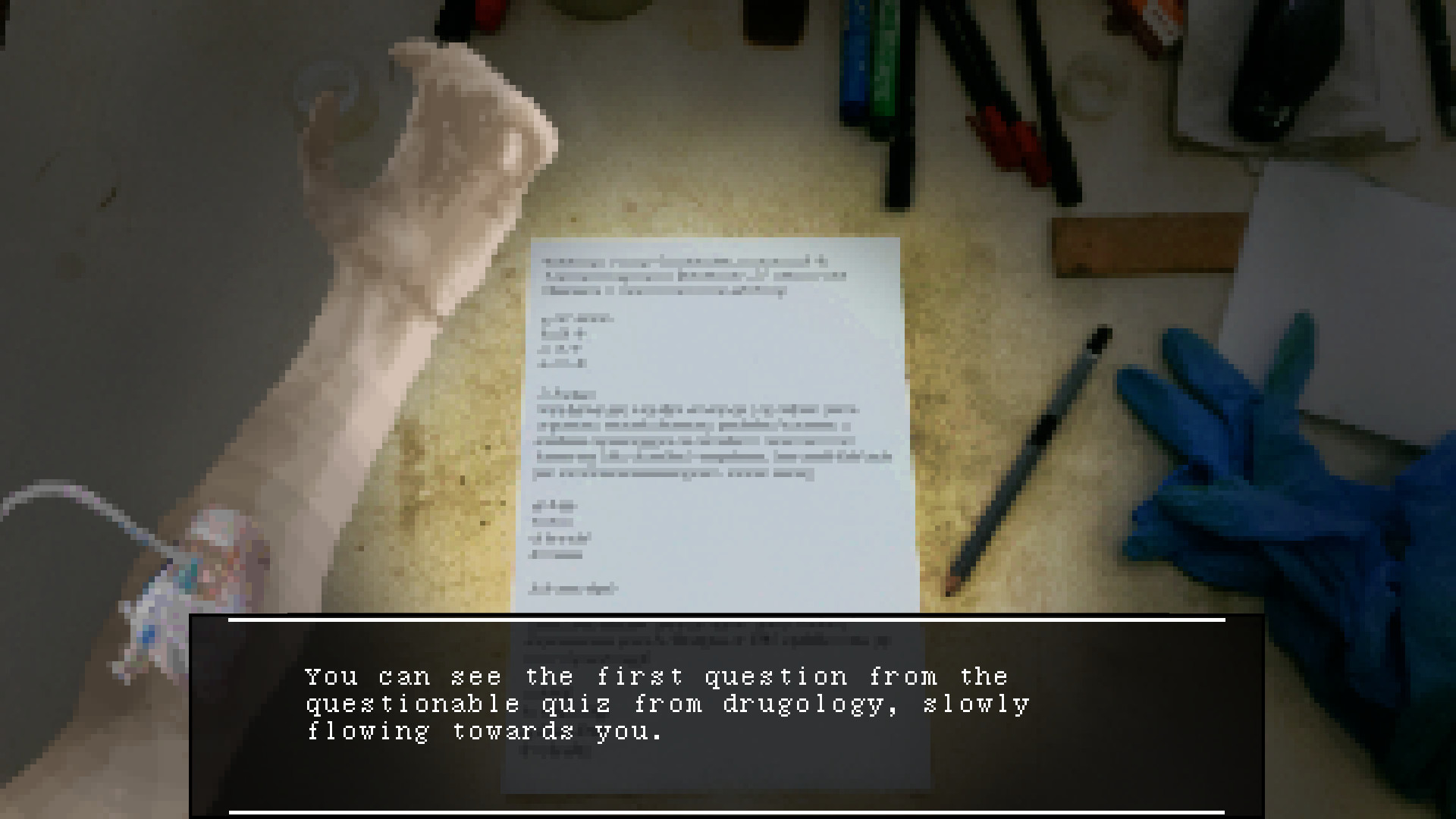The image size is (1456, 819).
Task: Select answer option b) on the quiz
Action: tap(561, 334)
